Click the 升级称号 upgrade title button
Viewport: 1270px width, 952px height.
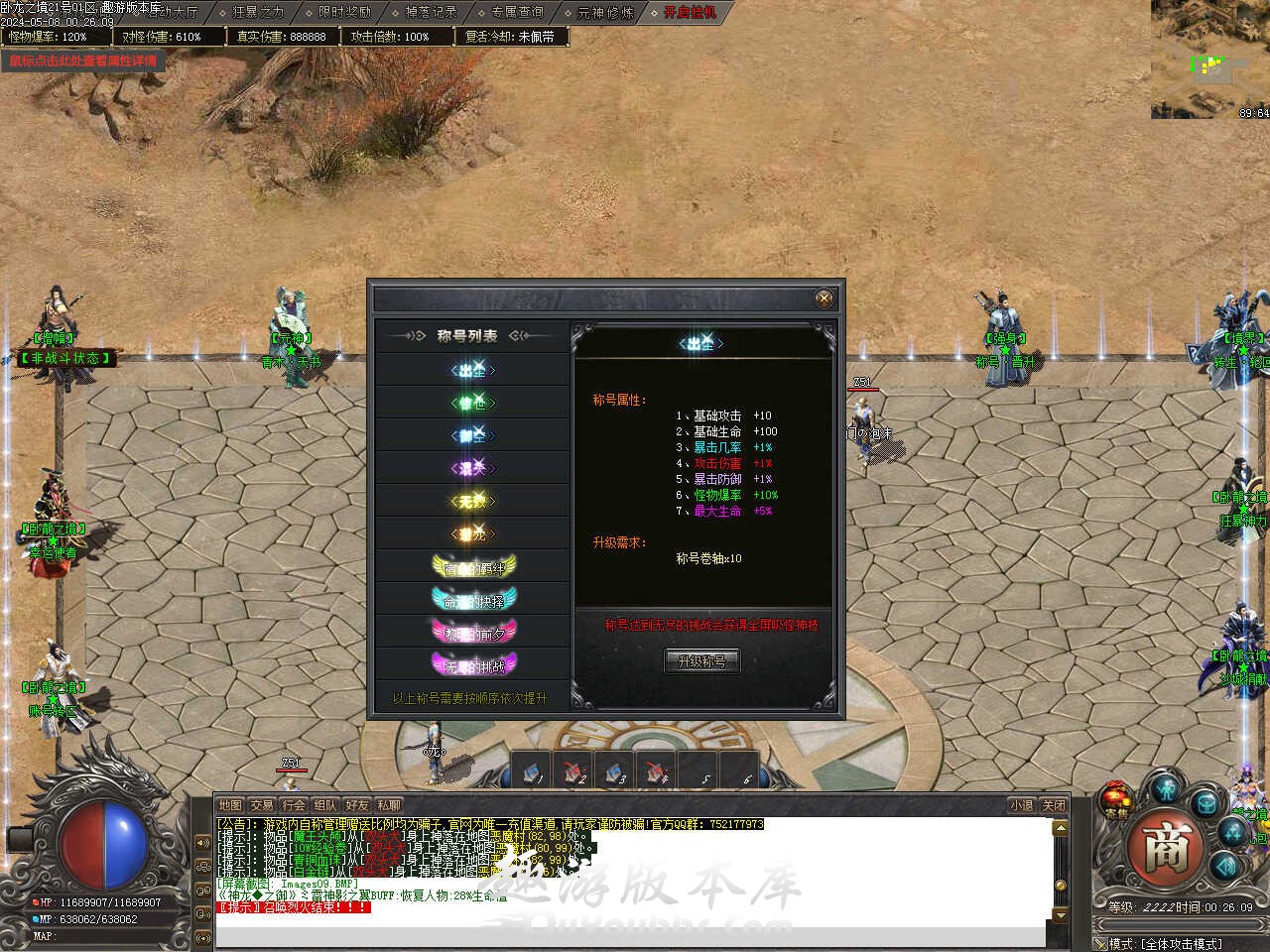[x=701, y=661]
